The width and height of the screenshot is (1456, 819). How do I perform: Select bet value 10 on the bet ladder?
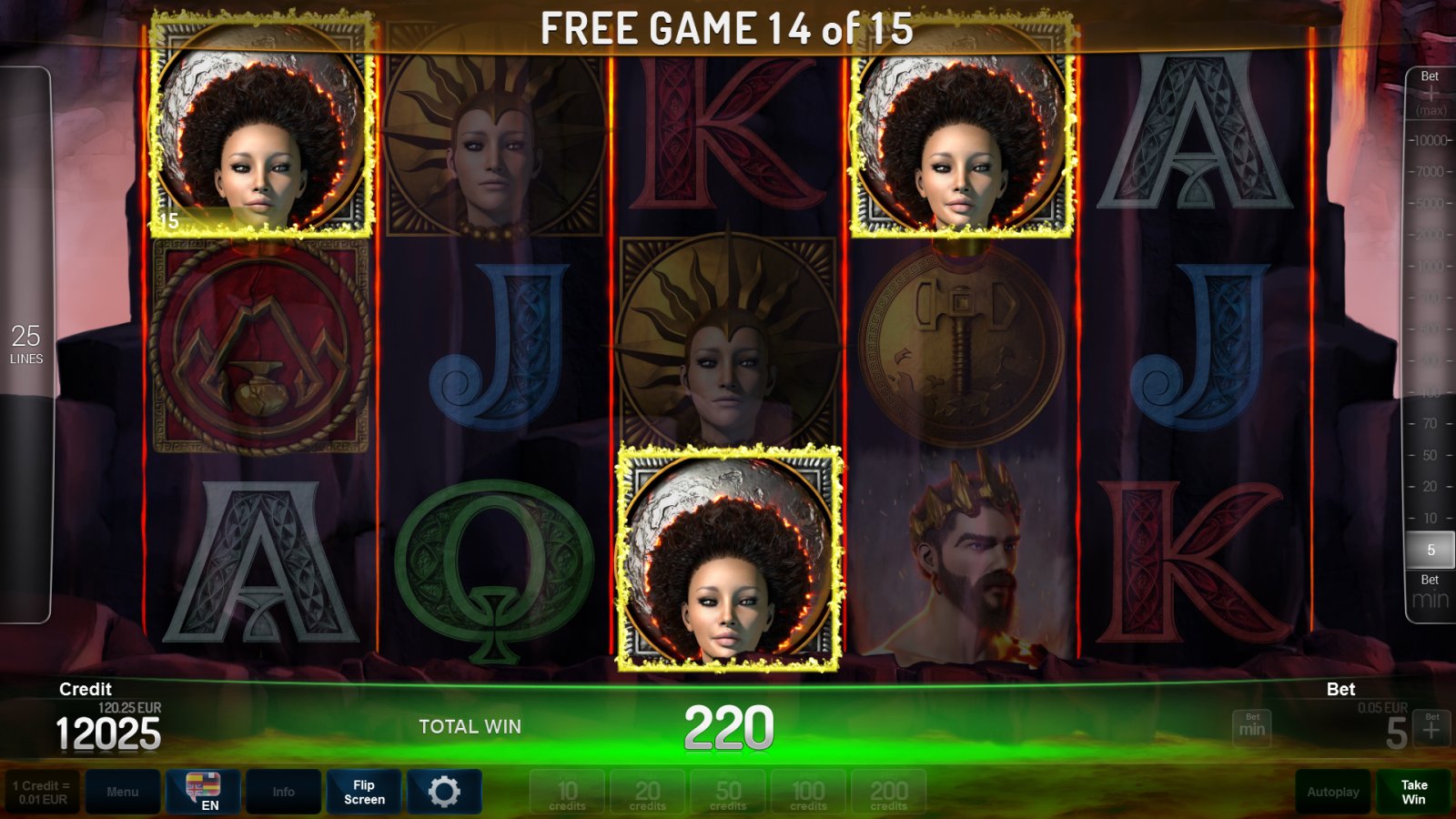(1430, 517)
